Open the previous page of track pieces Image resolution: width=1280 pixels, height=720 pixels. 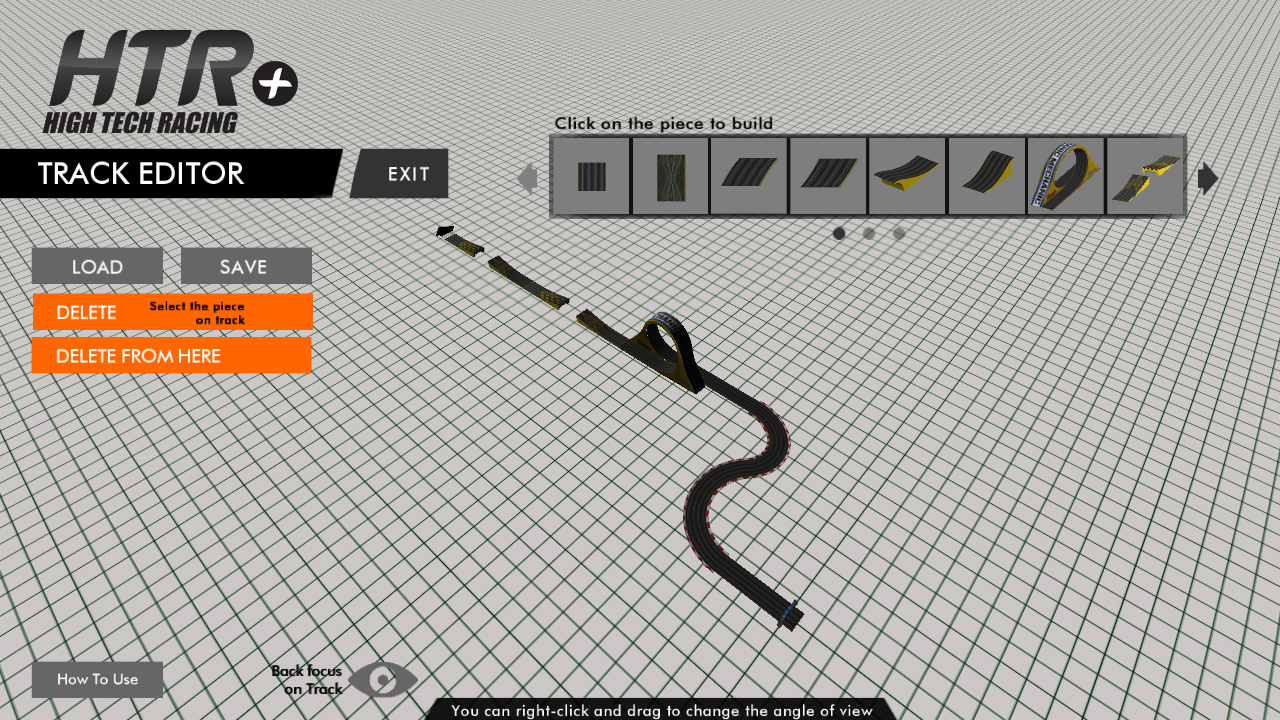pyautogui.click(x=529, y=178)
